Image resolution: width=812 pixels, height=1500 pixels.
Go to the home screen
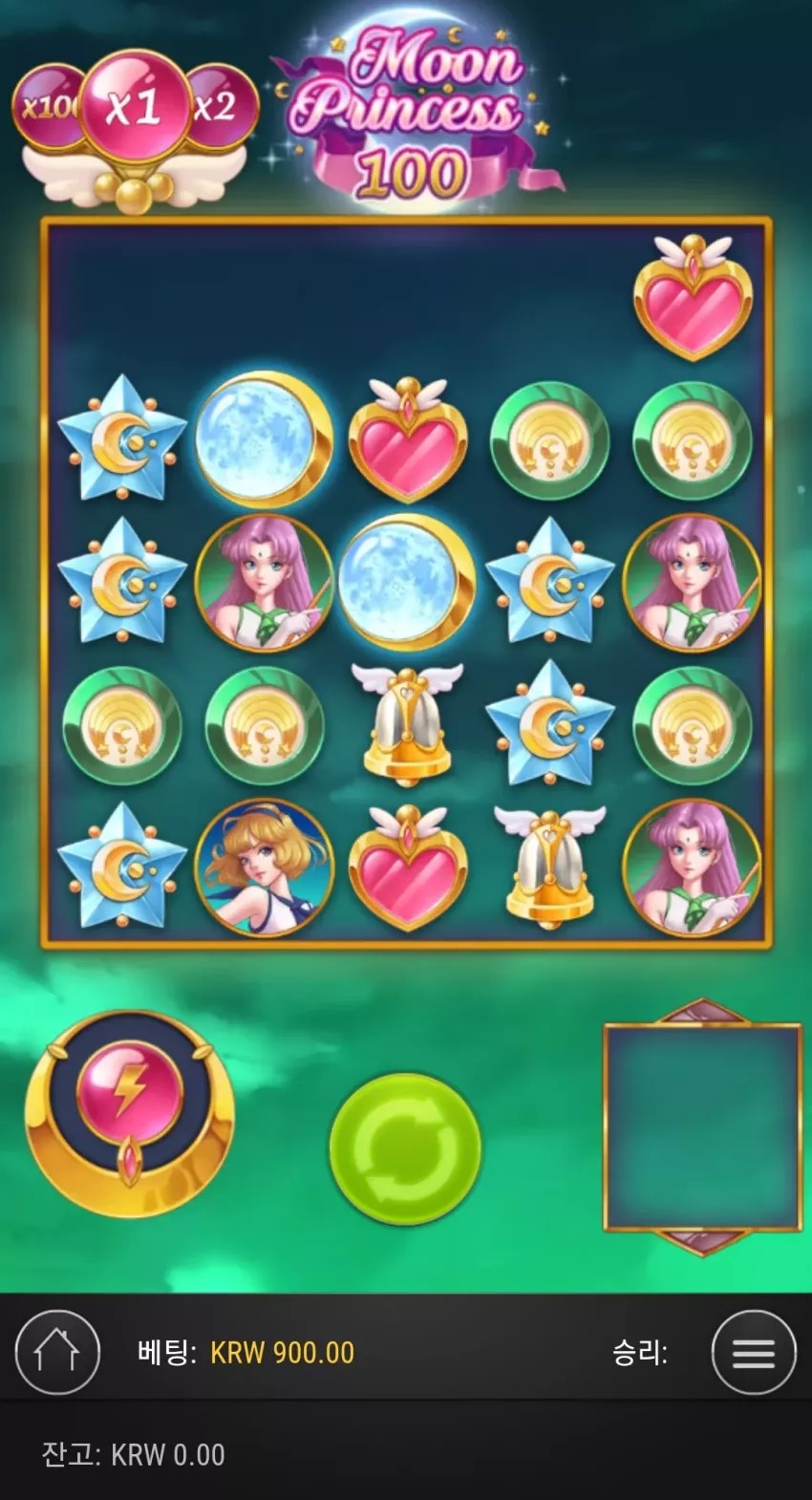pos(57,1352)
